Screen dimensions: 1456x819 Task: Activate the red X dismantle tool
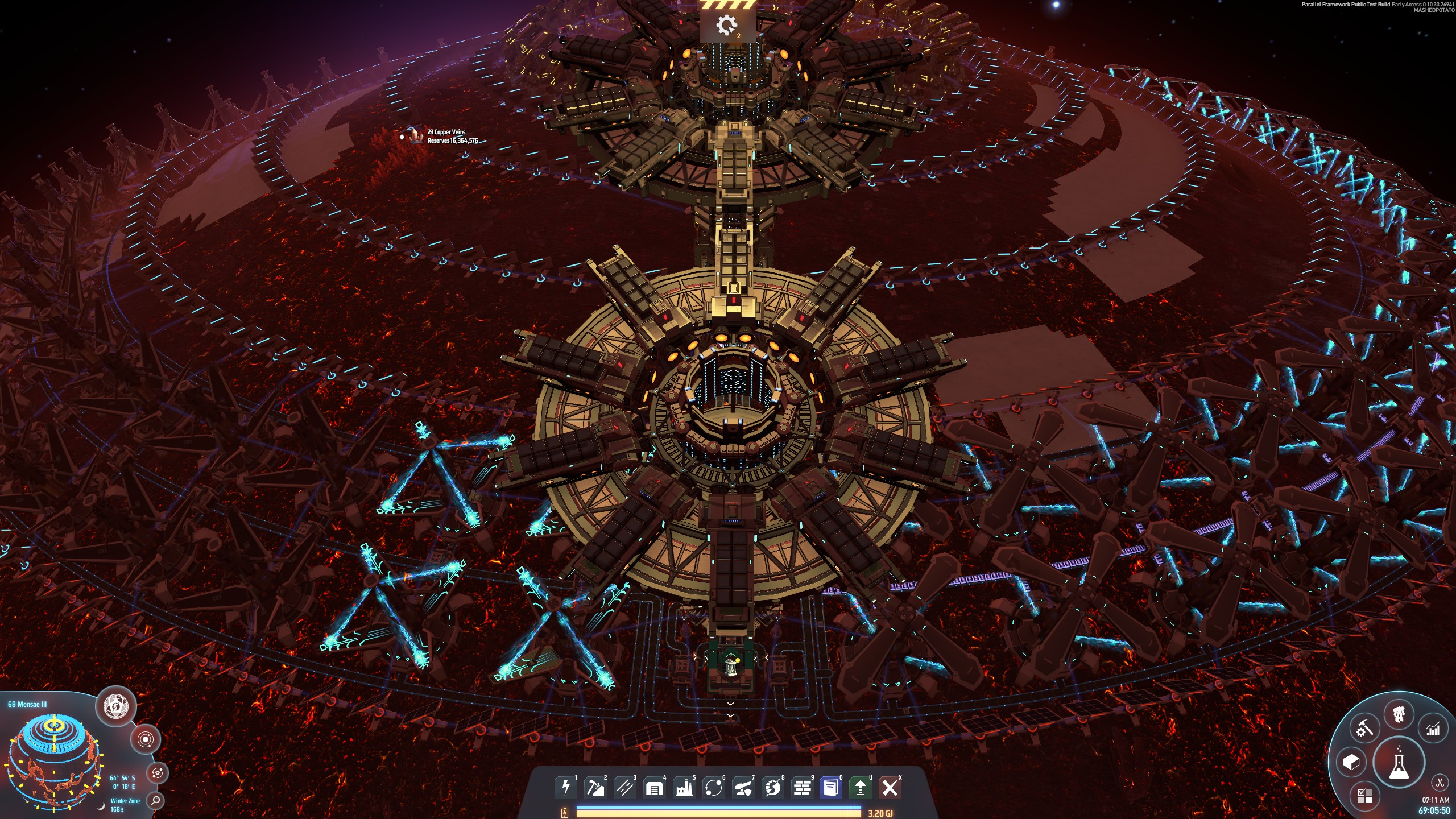(890, 788)
